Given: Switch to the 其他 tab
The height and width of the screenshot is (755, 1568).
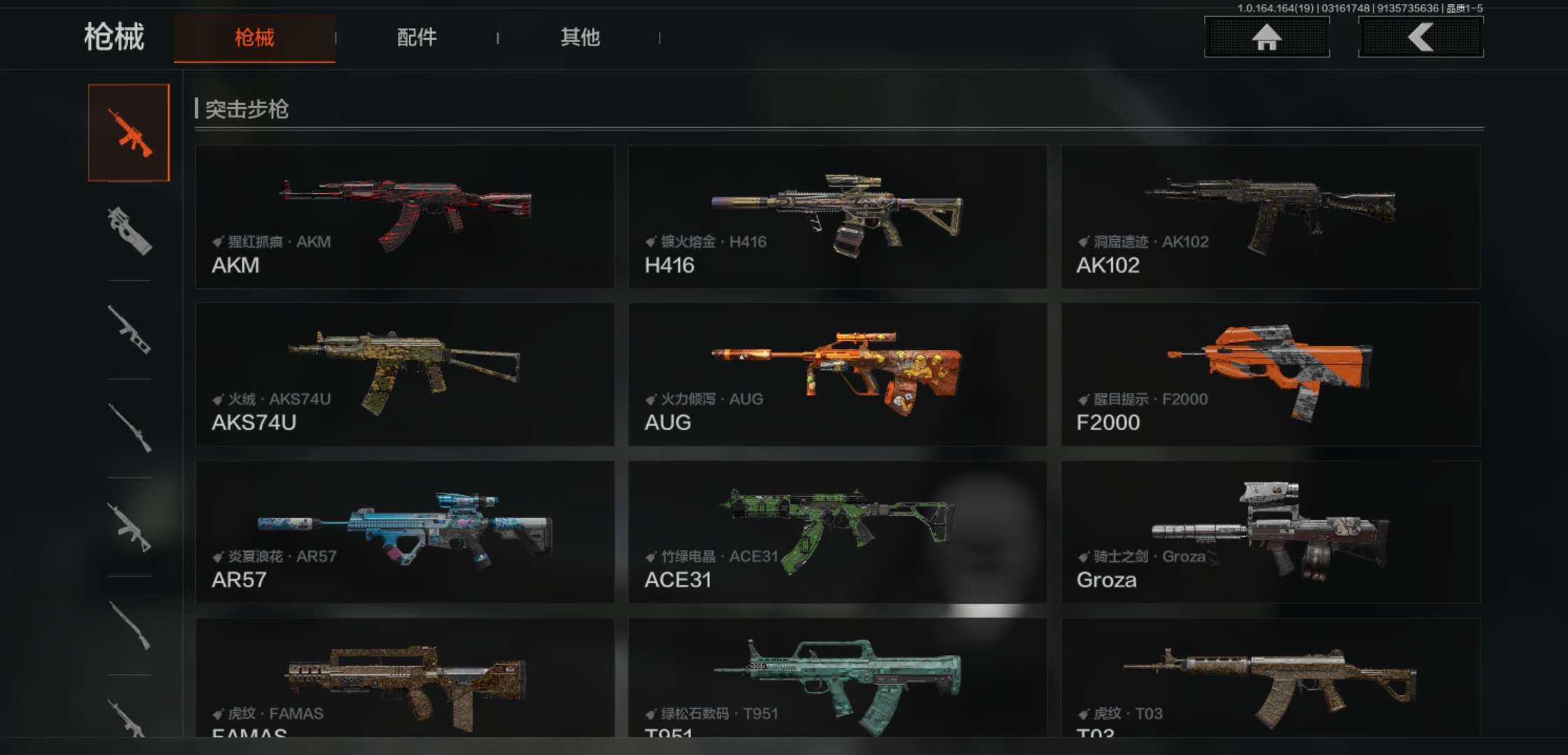Looking at the screenshot, I should click(580, 38).
